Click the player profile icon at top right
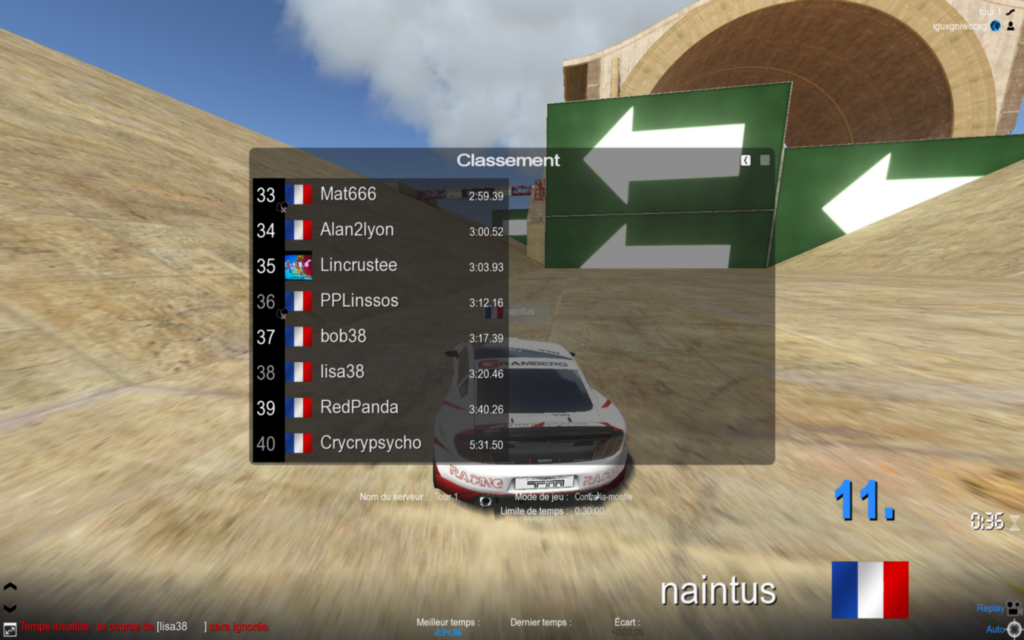The image size is (1024, 640). click(1012, 26)
